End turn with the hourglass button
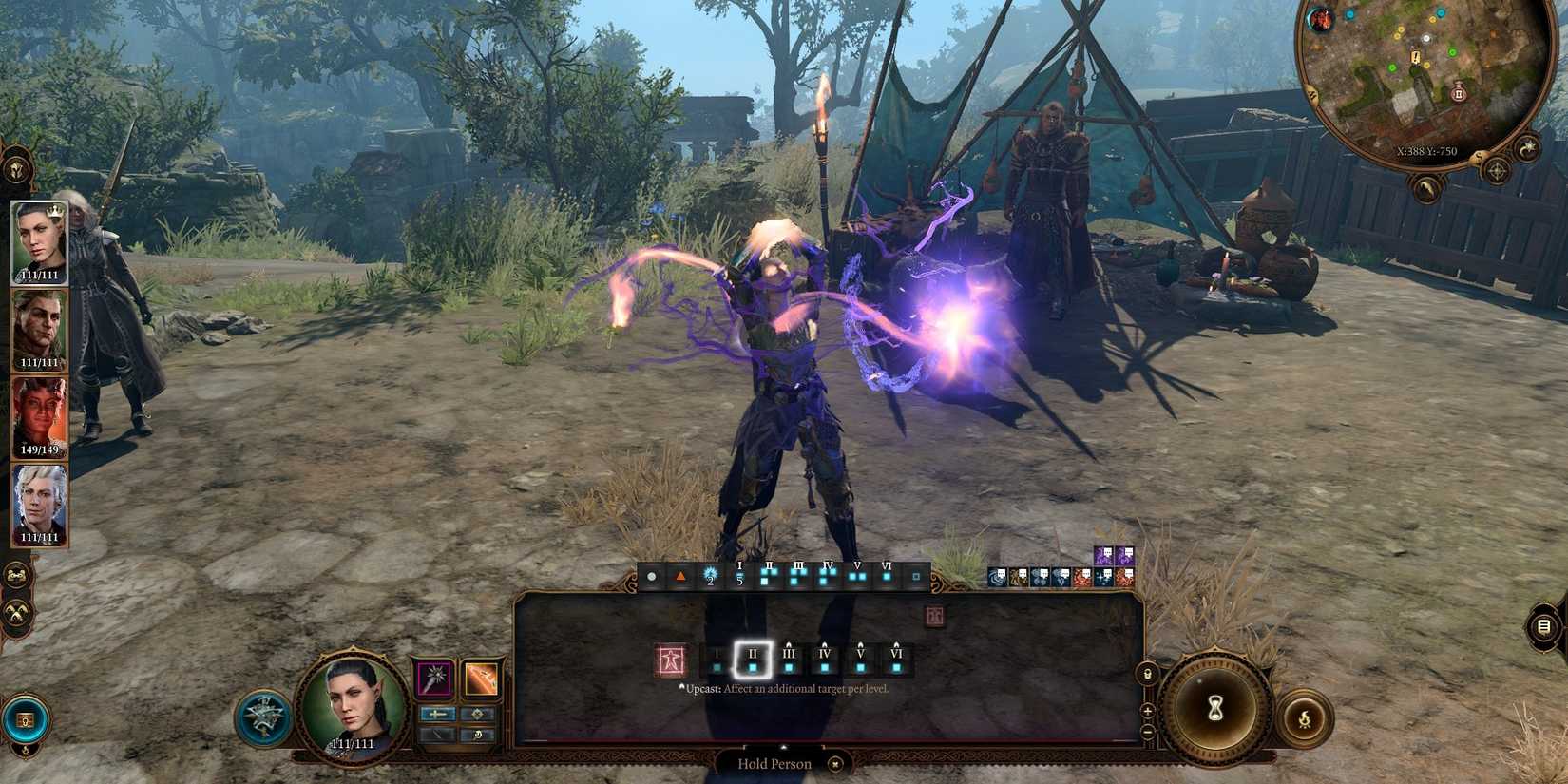This screenshot has height=784, width=1568. (1214, 708)
